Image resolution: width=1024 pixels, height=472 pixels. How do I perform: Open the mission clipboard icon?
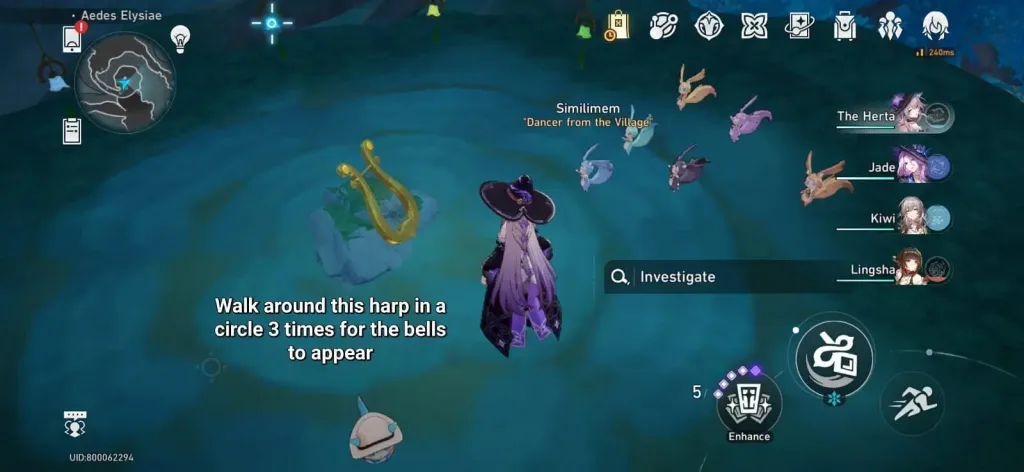72,131
